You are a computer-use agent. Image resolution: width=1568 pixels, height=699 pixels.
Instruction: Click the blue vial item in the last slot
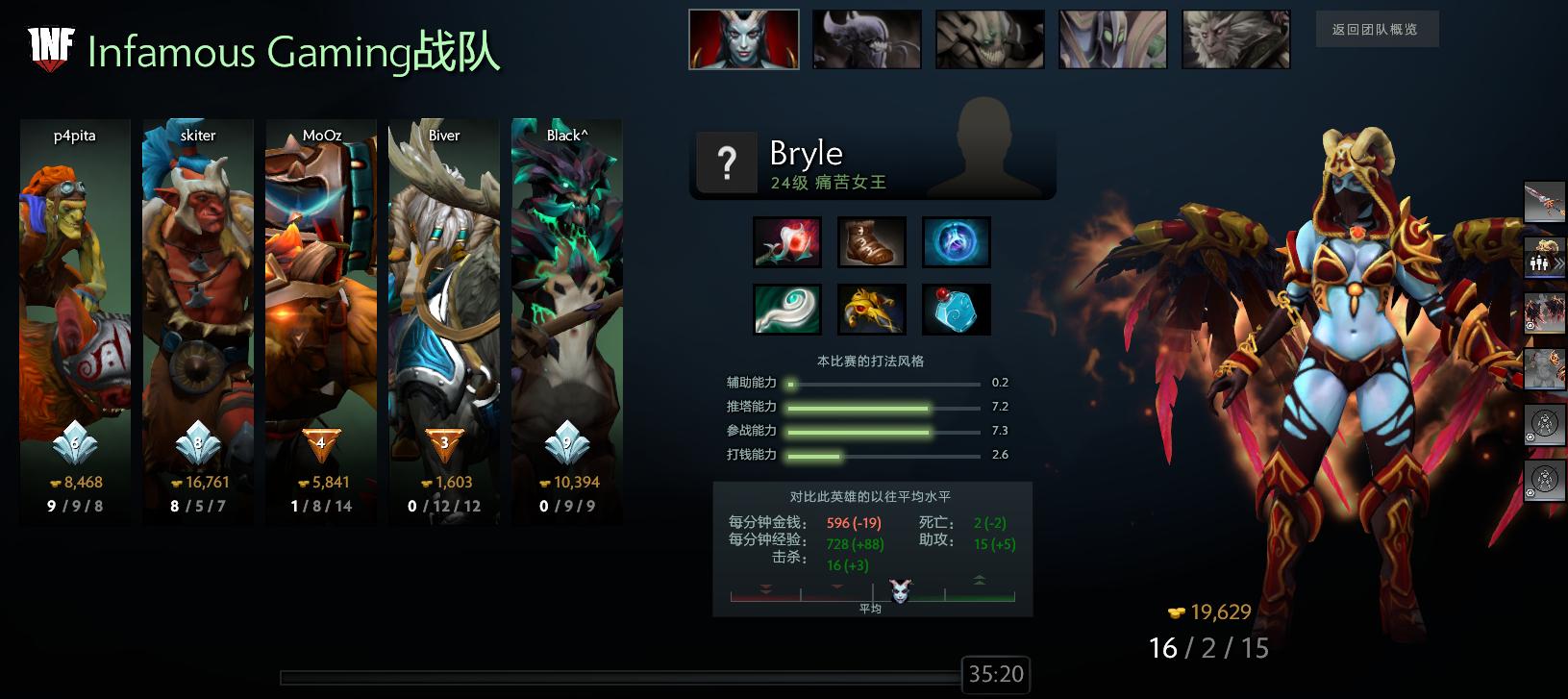[x=957, y=309]
